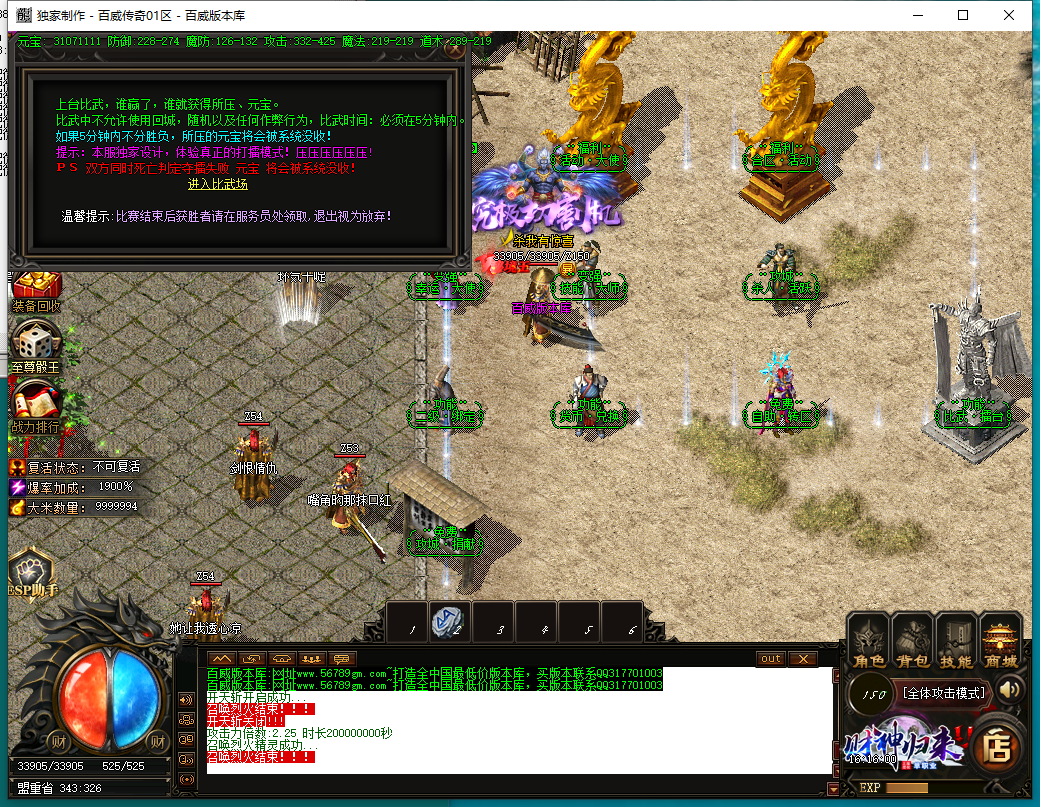The height and width of the screenshot is (807, 1040).
Task: Open the round 店 store button
Action: 996,745
